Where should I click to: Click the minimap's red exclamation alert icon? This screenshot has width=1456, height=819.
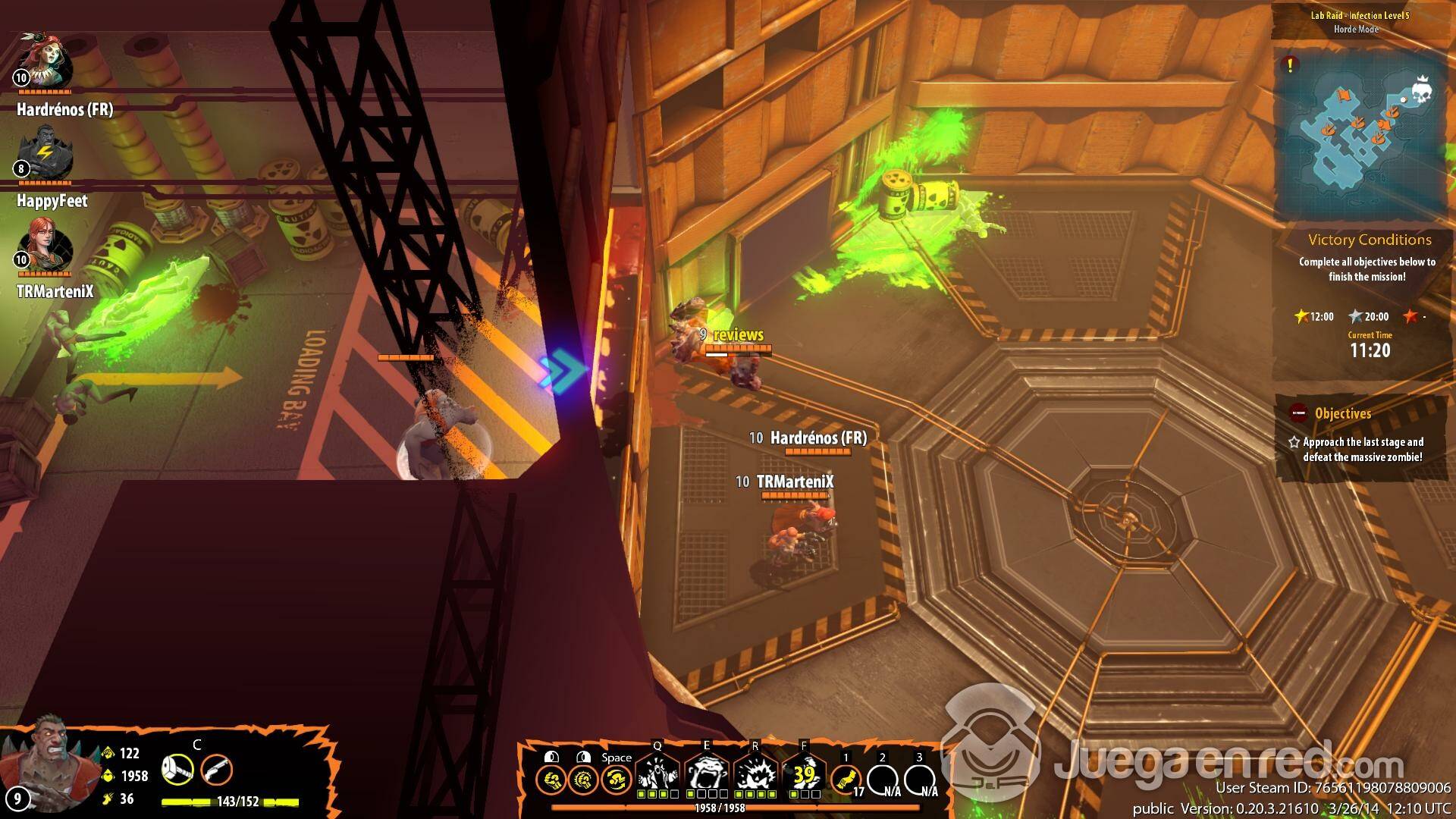pos(1290,64)
